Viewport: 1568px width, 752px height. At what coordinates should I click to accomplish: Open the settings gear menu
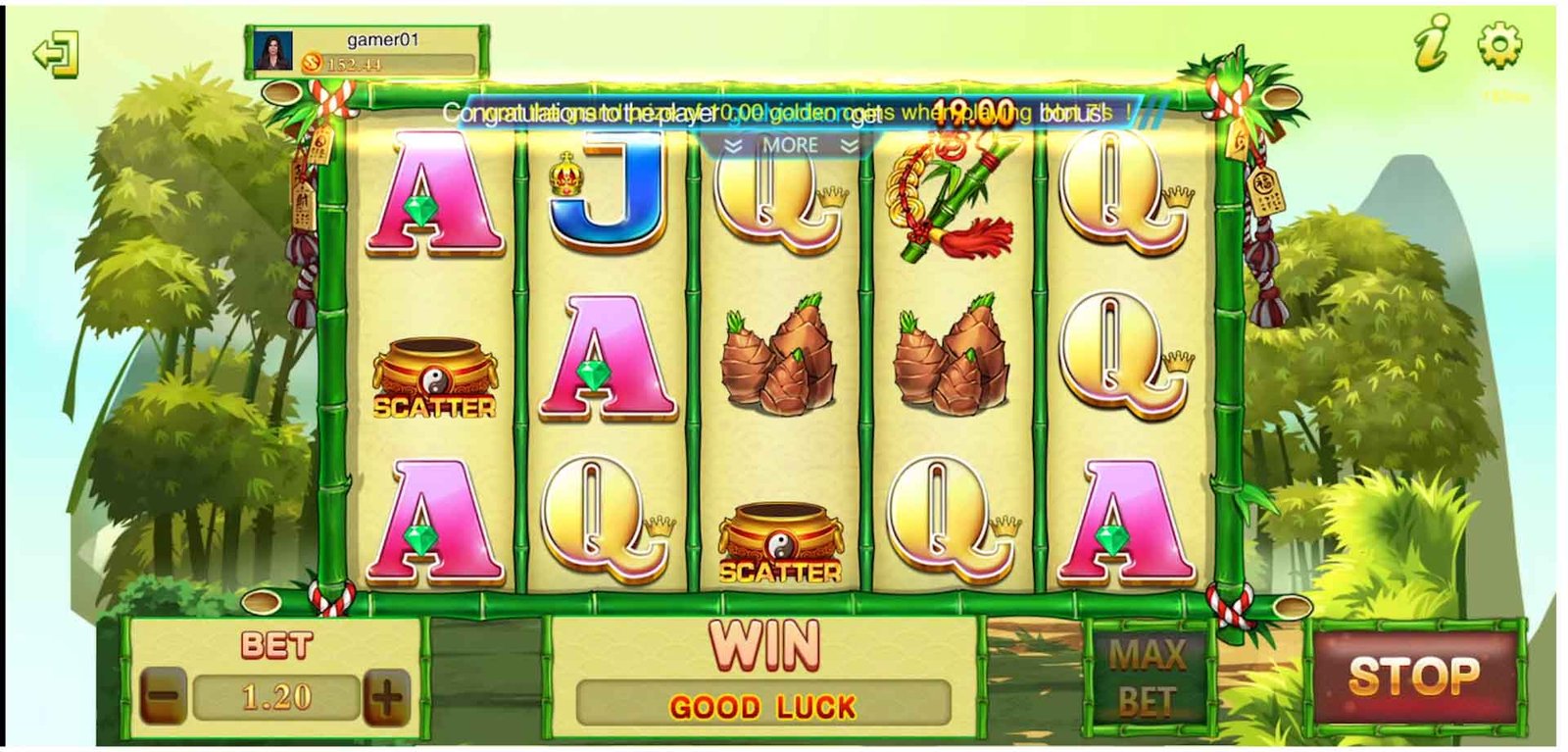(1498, 45)
